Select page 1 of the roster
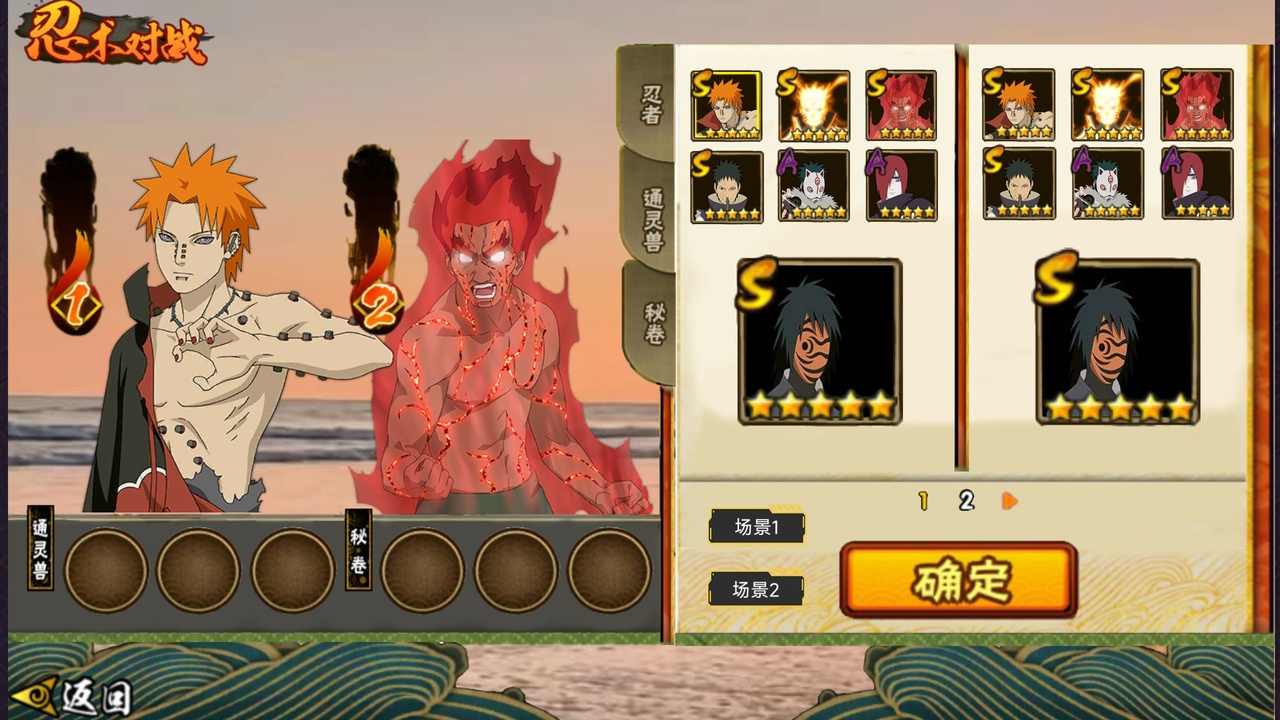 pyautogui.click(x=923, y=501)
